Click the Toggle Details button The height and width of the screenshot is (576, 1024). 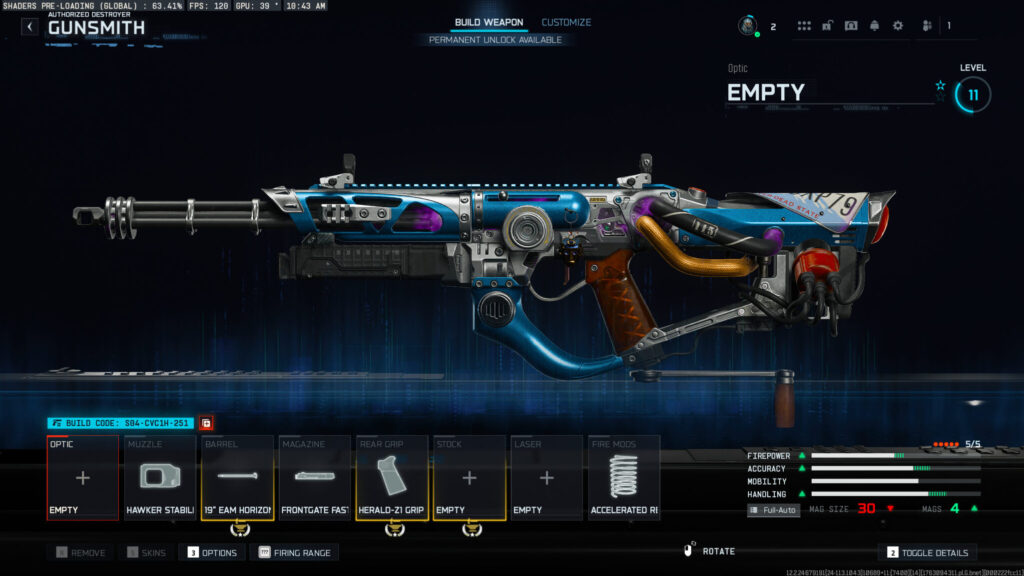927,552
